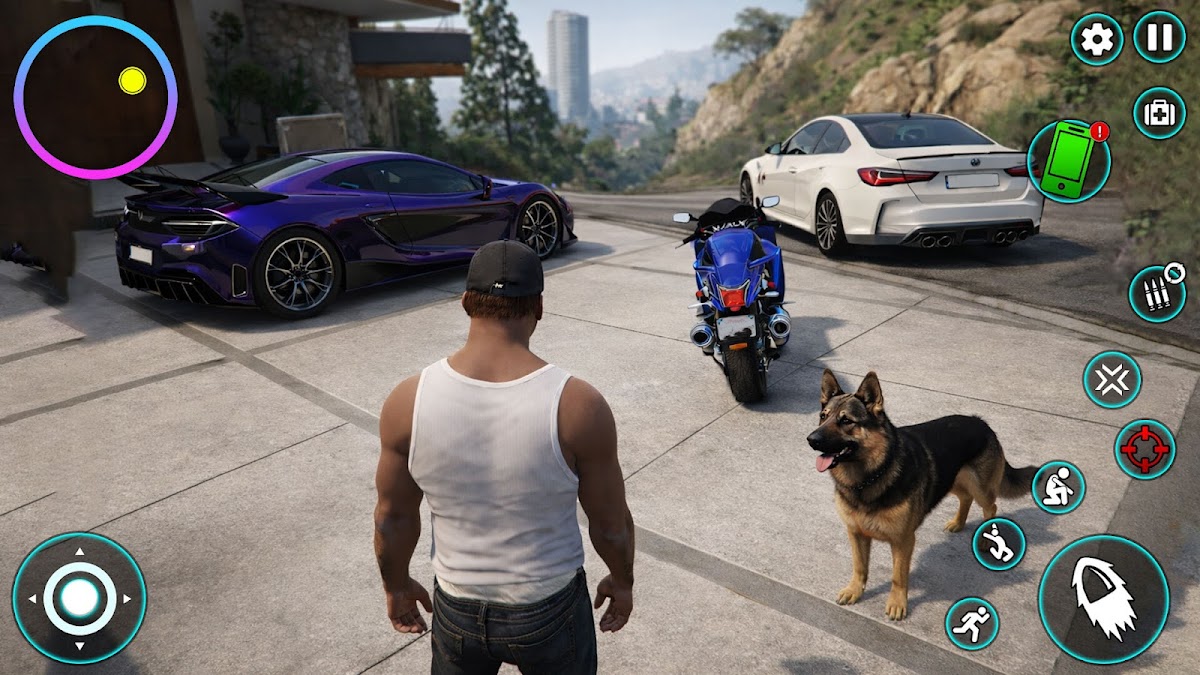Screen dimensions: 1200x675
Task: Trigger the jump action button
Action: click(x=999, y=544)
